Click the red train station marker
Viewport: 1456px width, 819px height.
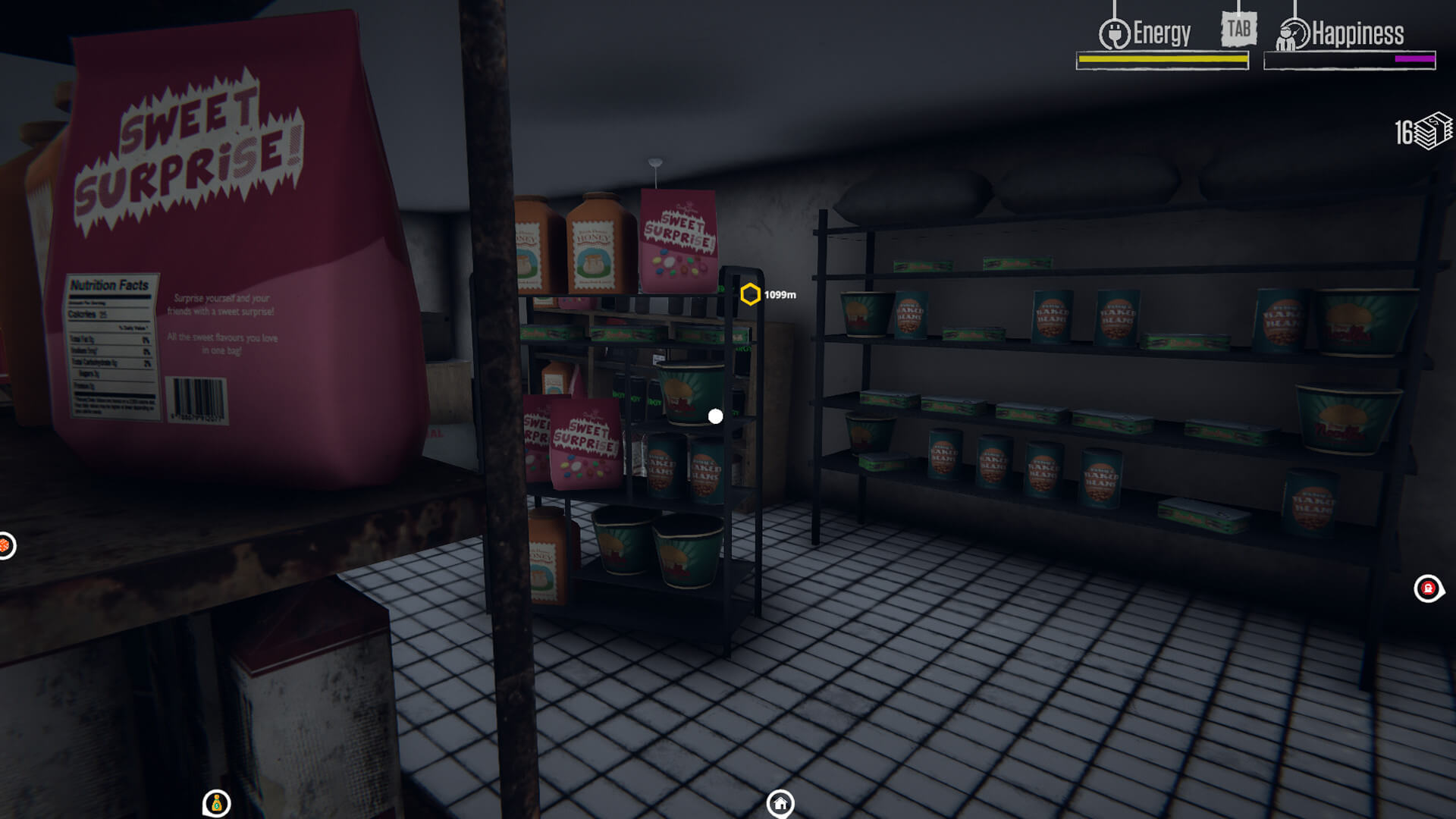coord(1428,588)
